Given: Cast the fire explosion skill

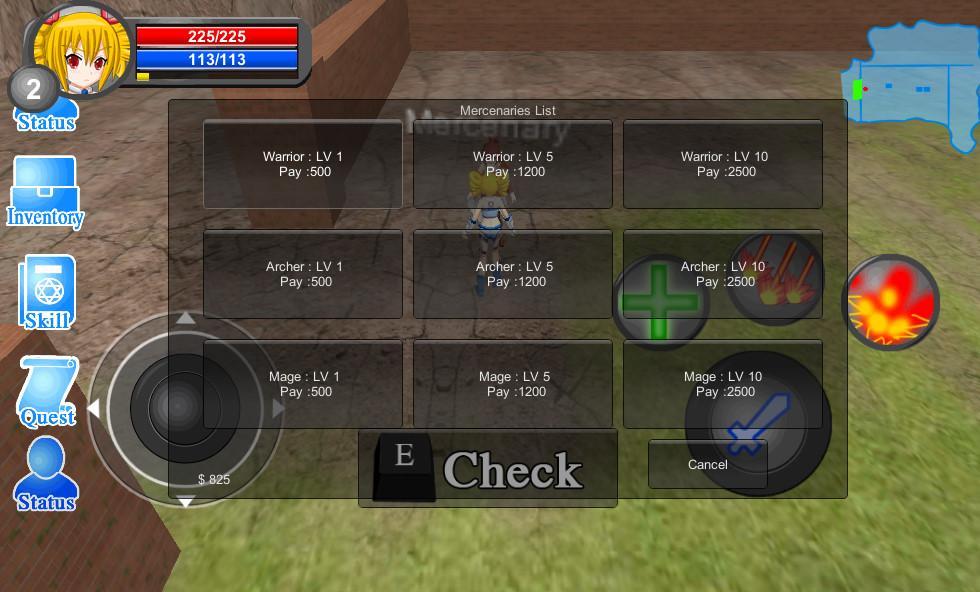Looking at the screenshot, I should tap(890, 302).
